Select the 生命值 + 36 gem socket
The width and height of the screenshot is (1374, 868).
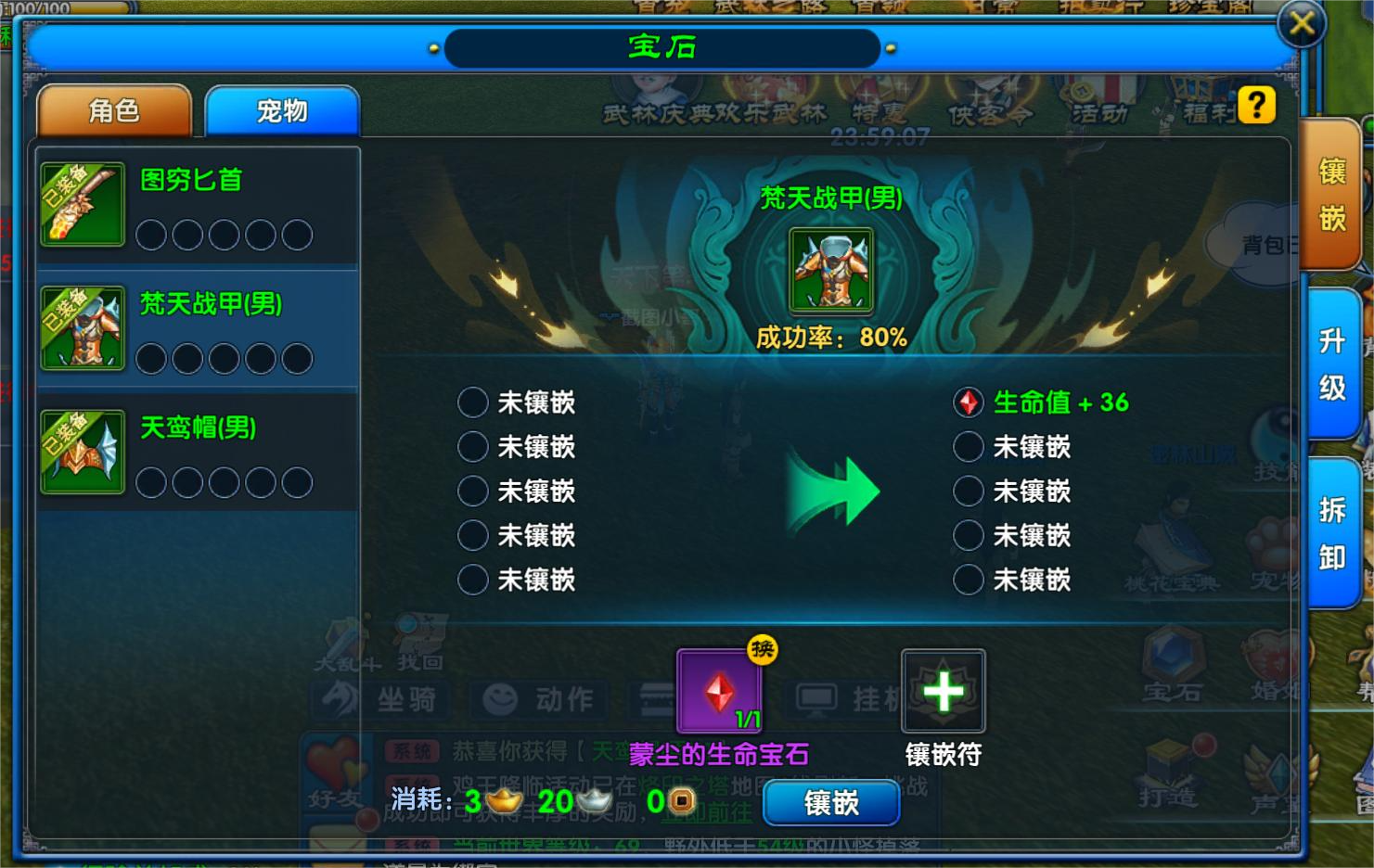click(969, 402)
